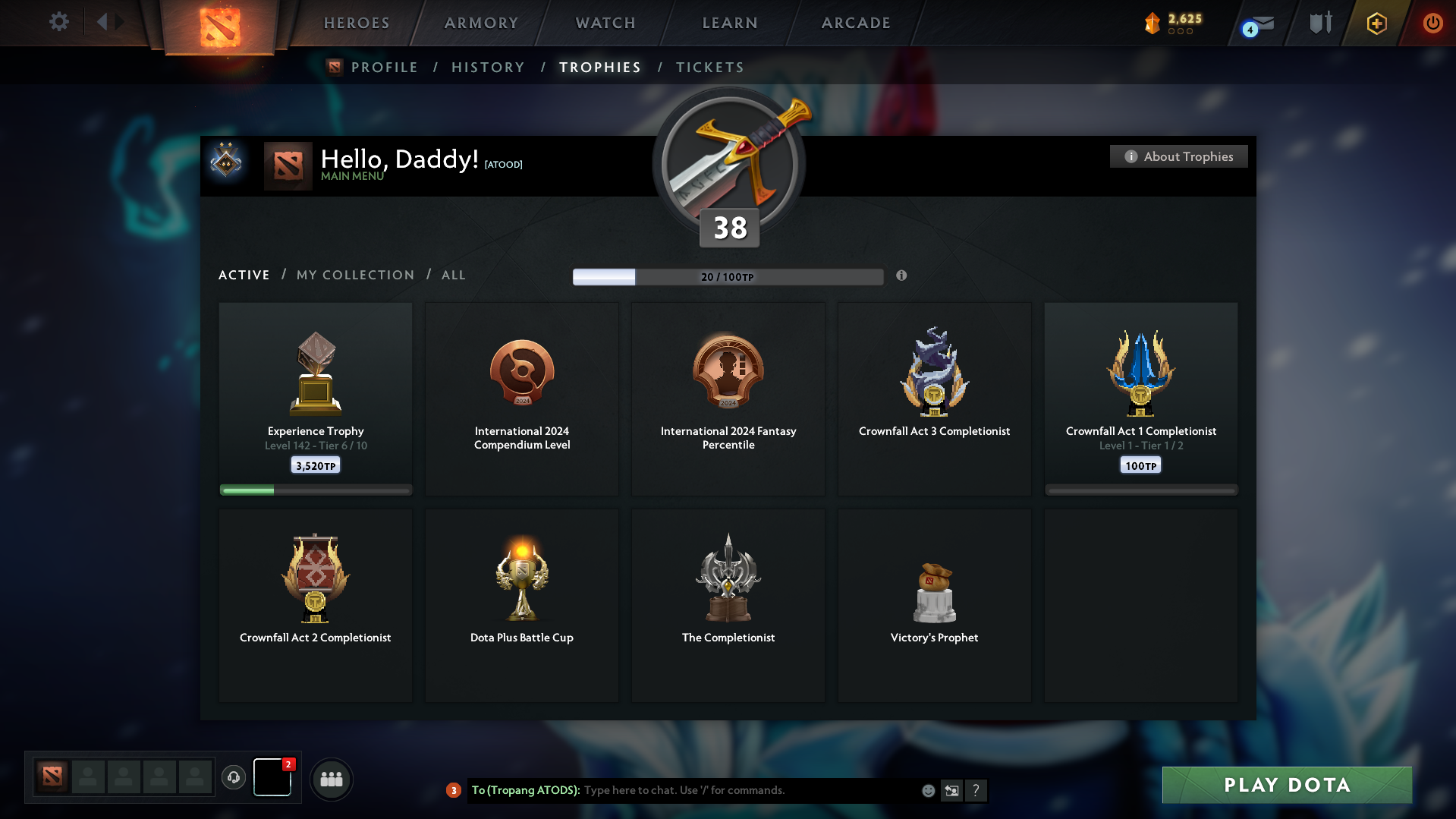Image resolution: width=1456 pixels, height=819 pixels.
Task: Open the settings gear icon
Action: coord(59,22)
